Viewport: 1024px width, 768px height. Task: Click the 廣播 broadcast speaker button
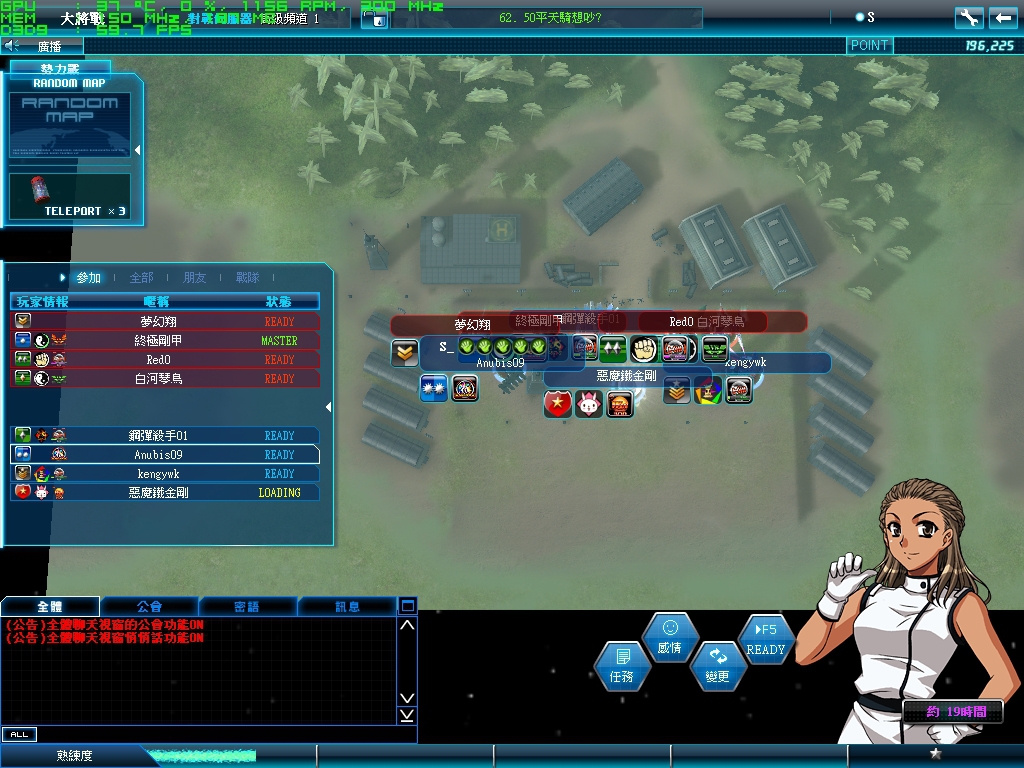[x=13, y=45]
